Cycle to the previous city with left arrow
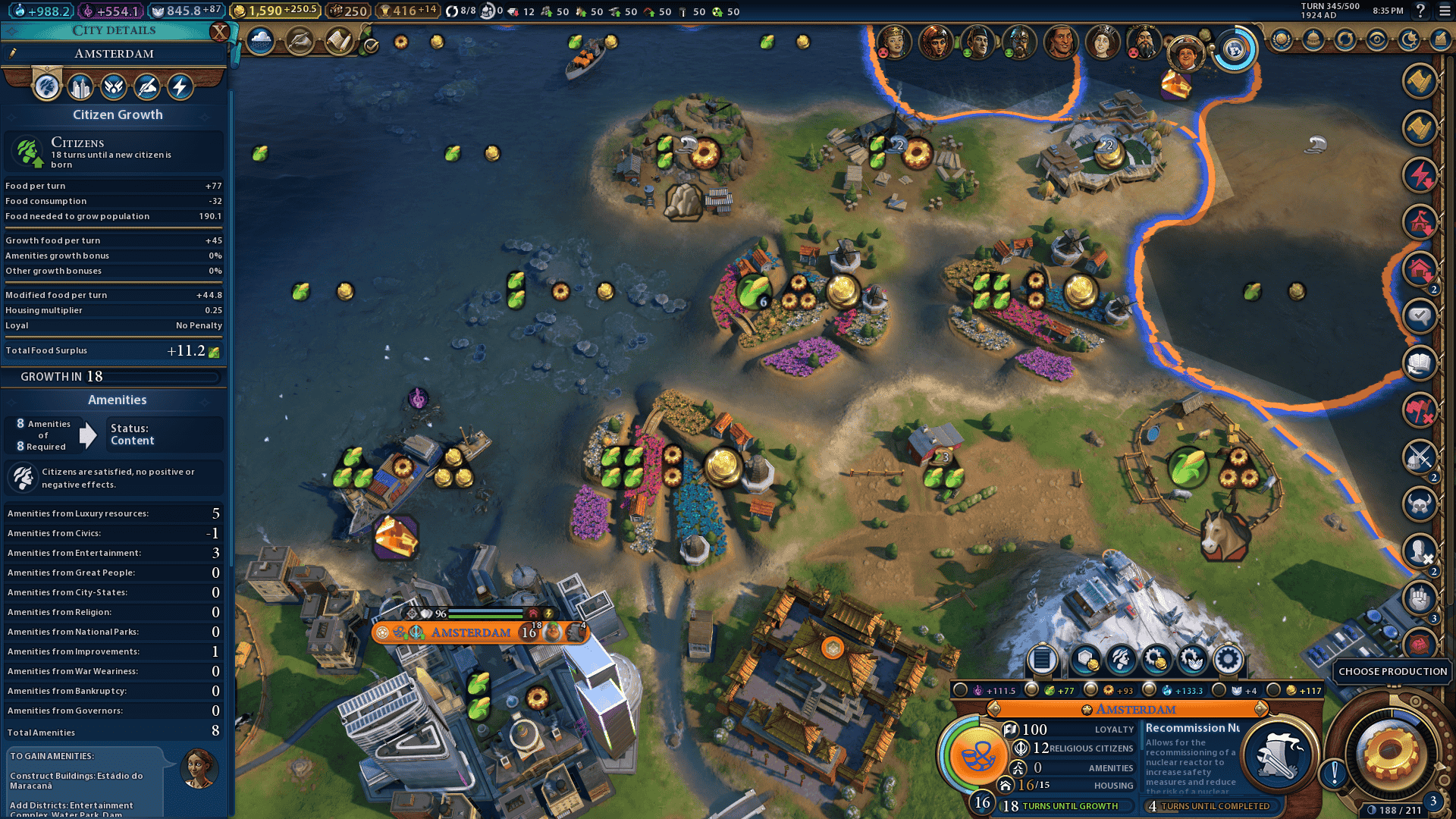Screen dimensions: 1456x819 pyautogui.click(x=993, y=709)
